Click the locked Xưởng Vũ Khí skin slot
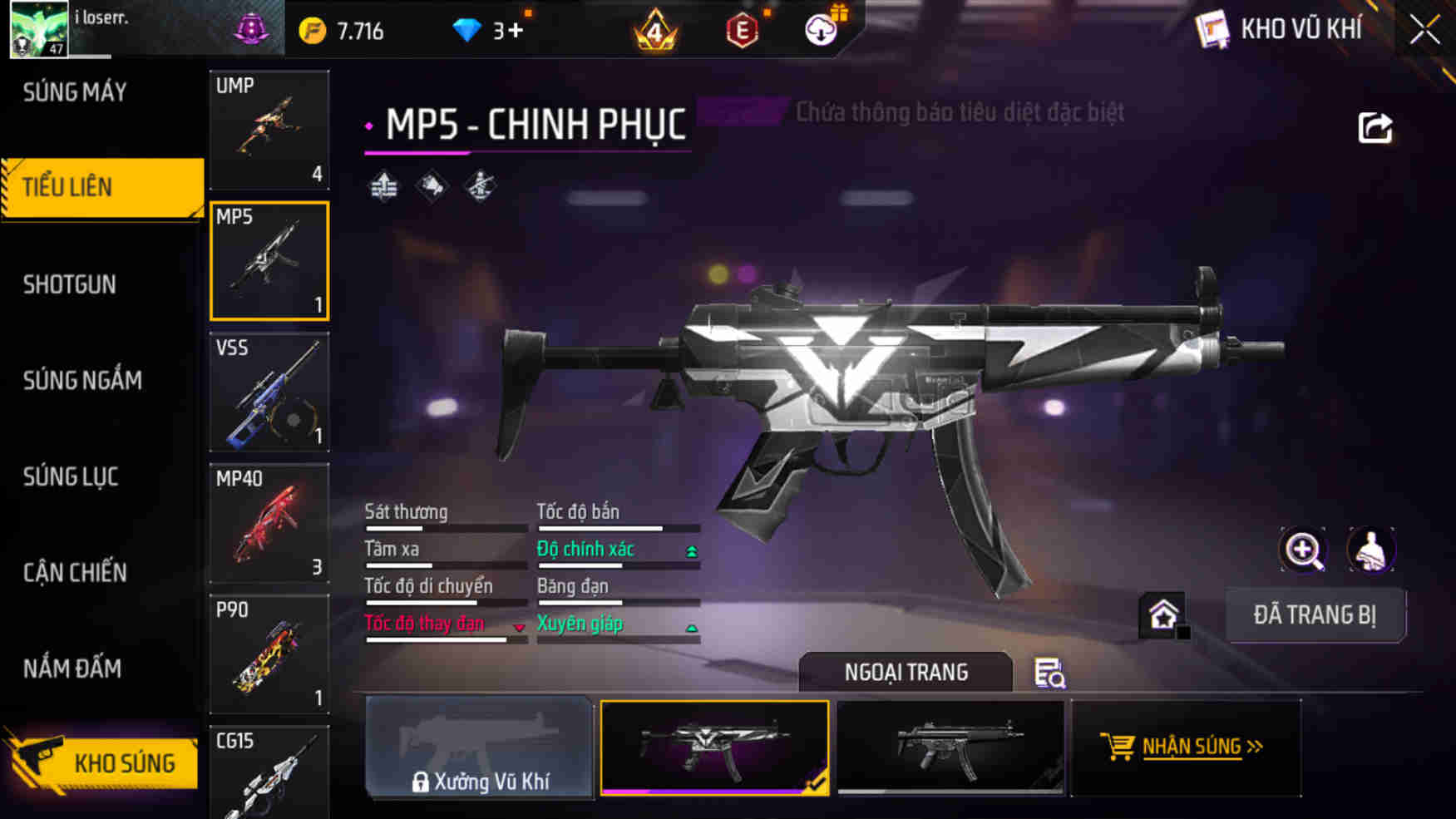The height and width of the screenshot is (819, 1456). coord(479,748)
